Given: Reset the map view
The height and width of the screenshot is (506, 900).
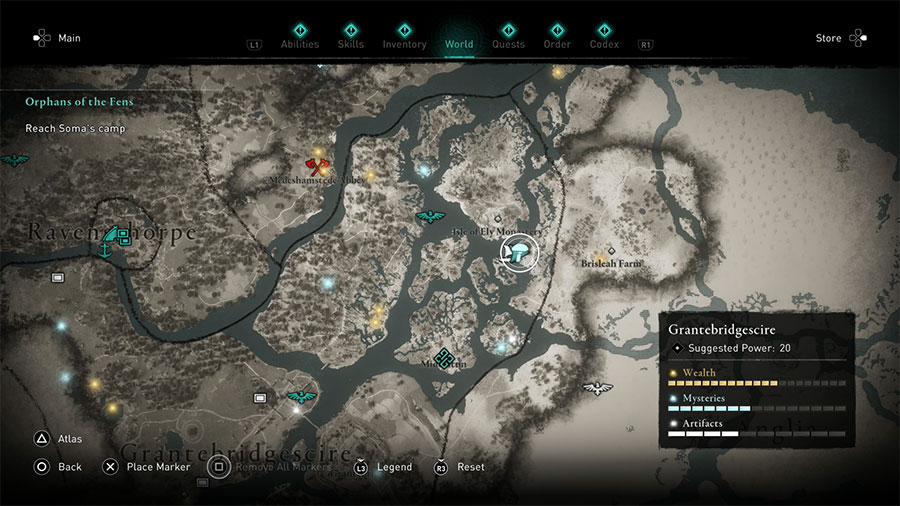Looking at the screenshot, I should [460, 467].
